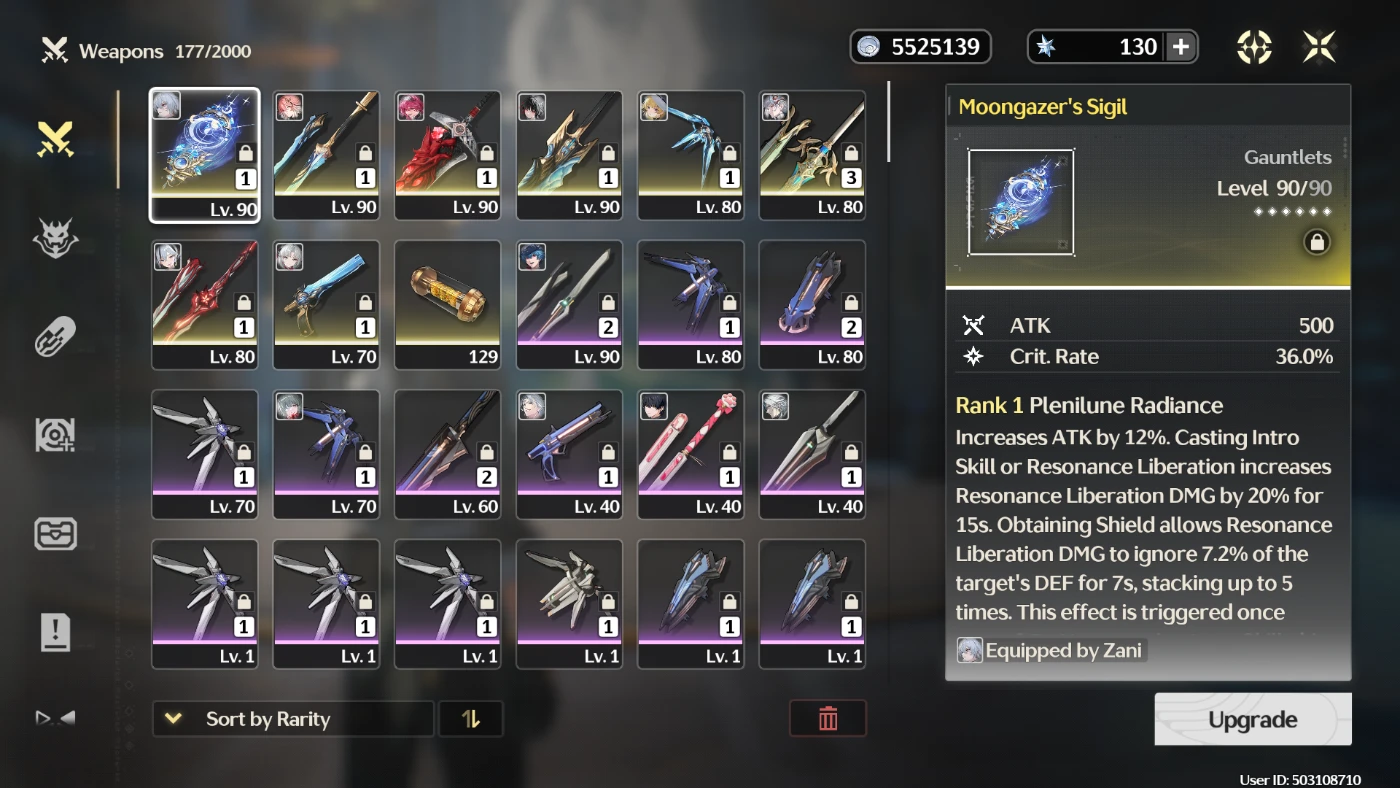
Task: Click the red trash discard button
Action: click(x=828, y=719)
